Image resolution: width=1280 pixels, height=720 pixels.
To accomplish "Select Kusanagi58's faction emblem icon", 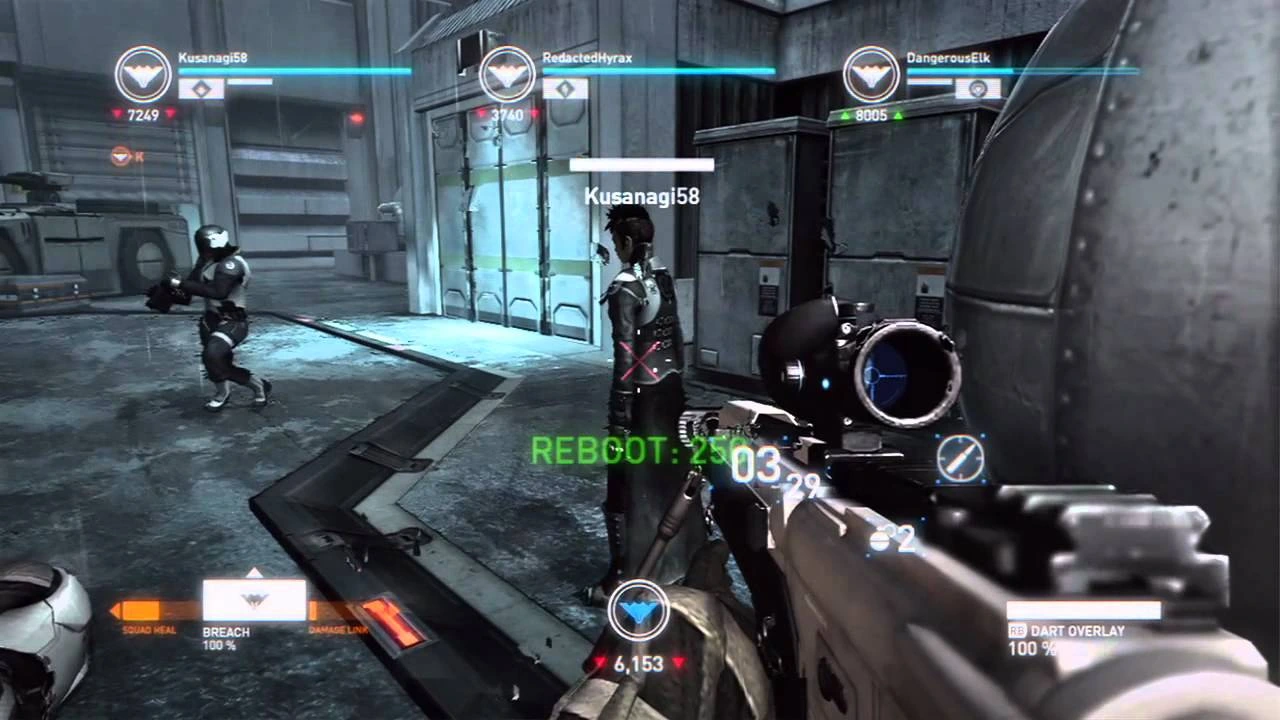I will point(143,73).
